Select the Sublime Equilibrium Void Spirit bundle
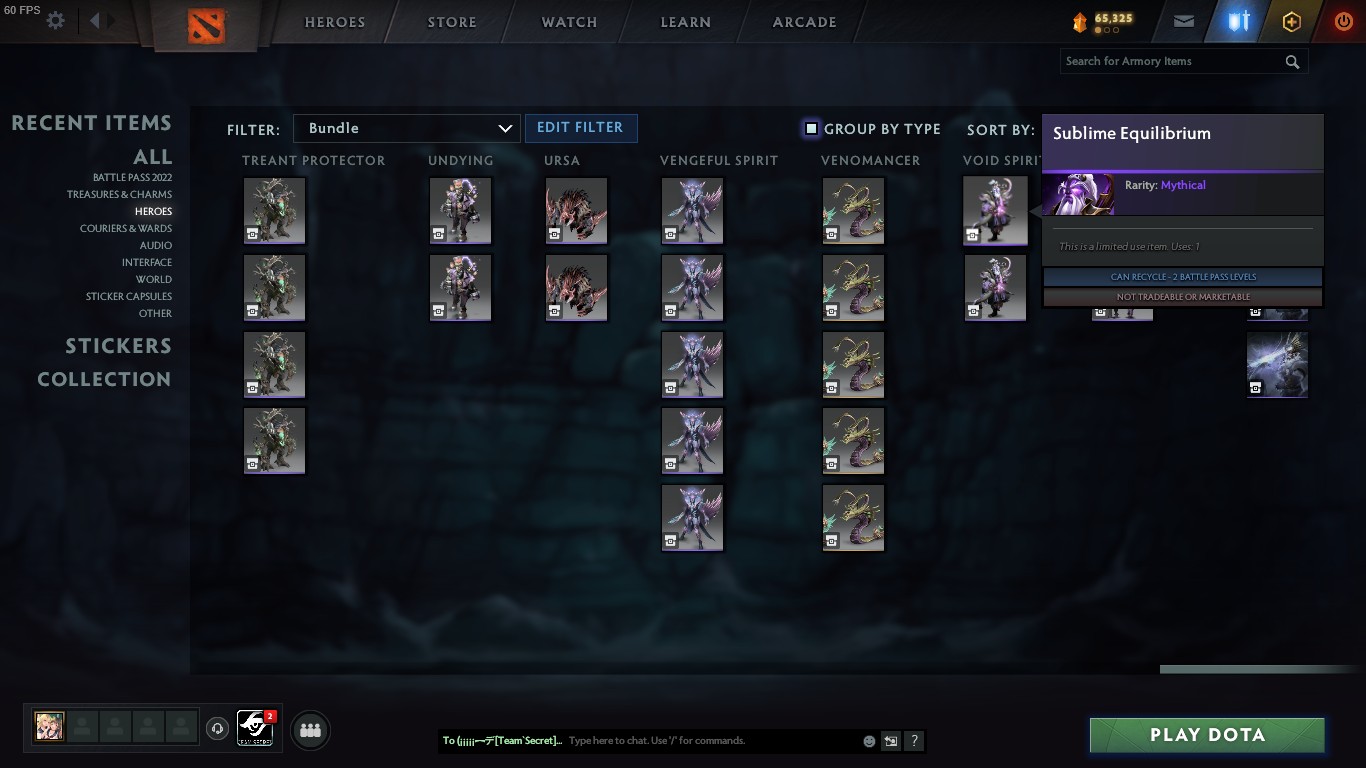 (995, 210)
